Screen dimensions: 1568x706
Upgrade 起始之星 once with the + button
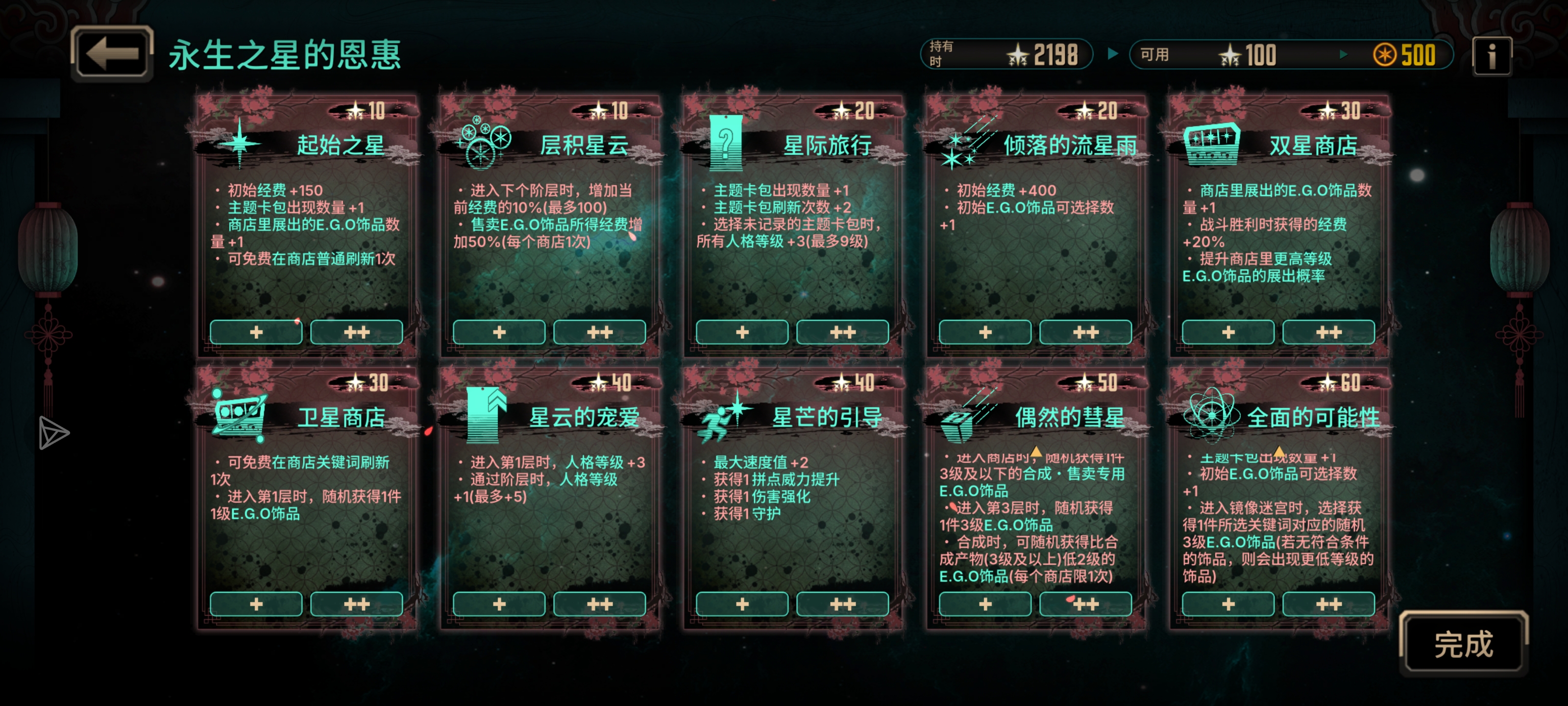tap(256, 332)
